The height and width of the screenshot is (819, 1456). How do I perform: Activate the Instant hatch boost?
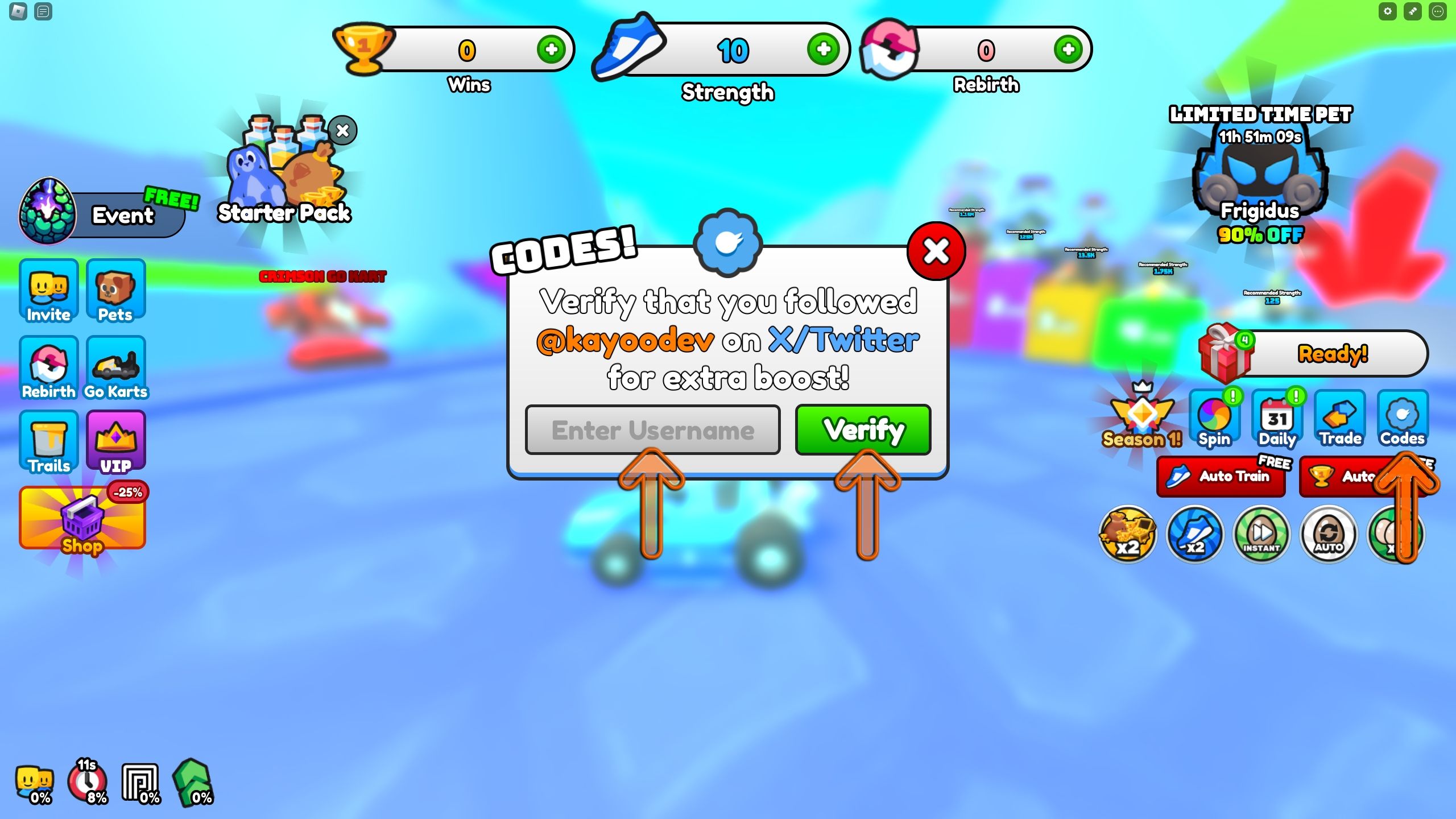tap(1262, 535)
